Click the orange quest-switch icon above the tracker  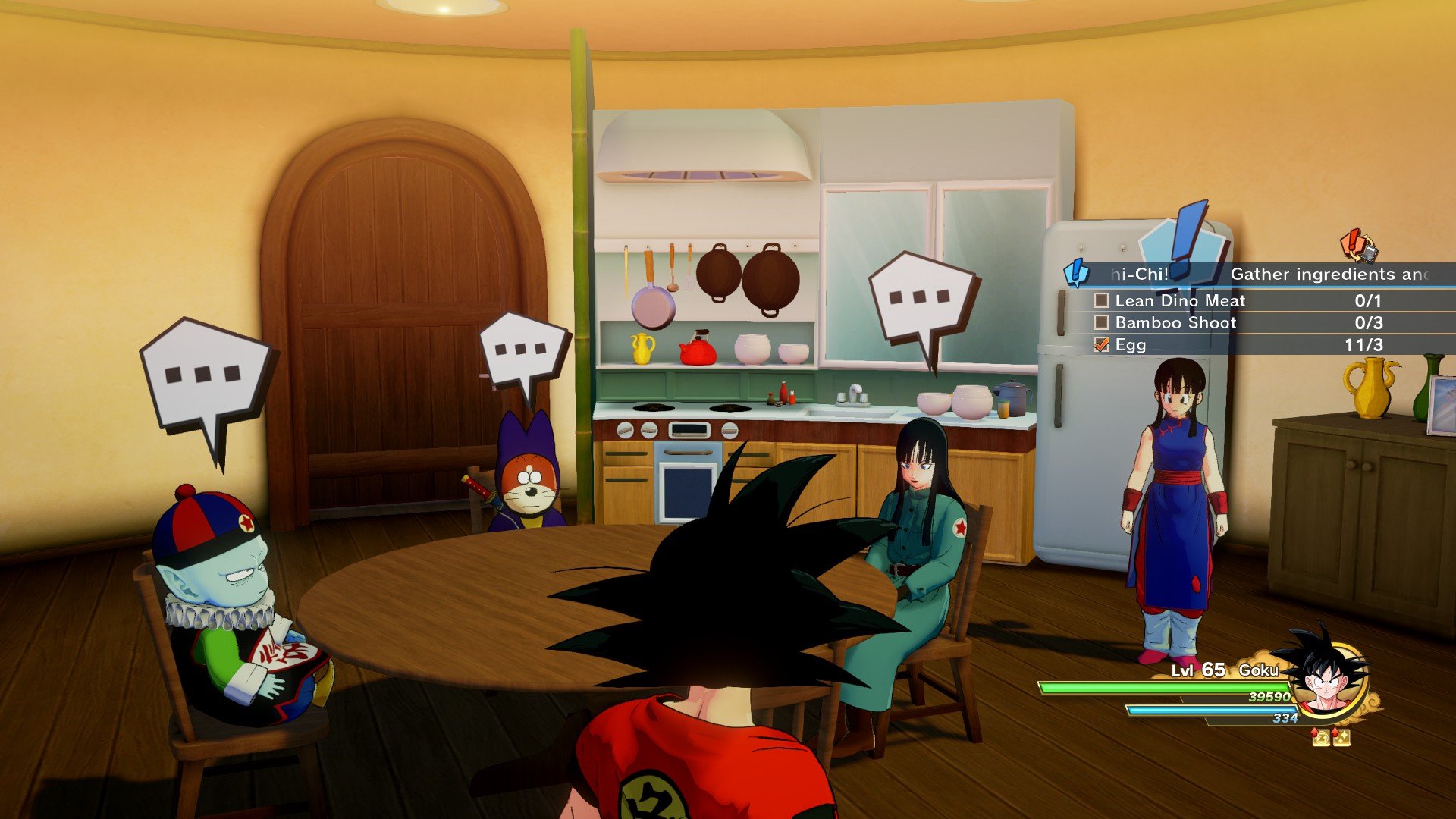pyautogui.click(x=1358, y=245)
